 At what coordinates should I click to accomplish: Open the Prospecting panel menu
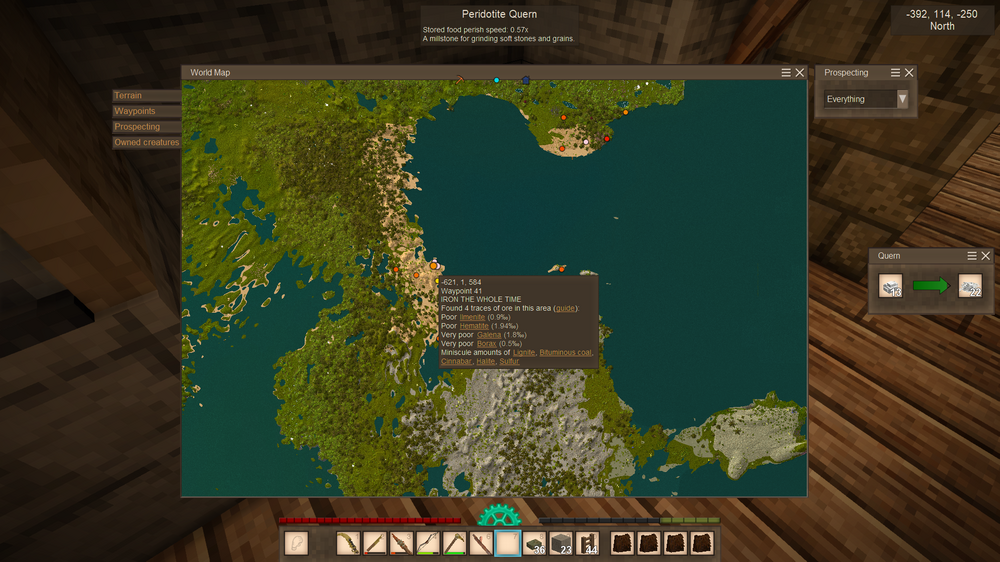pos(895,73)
